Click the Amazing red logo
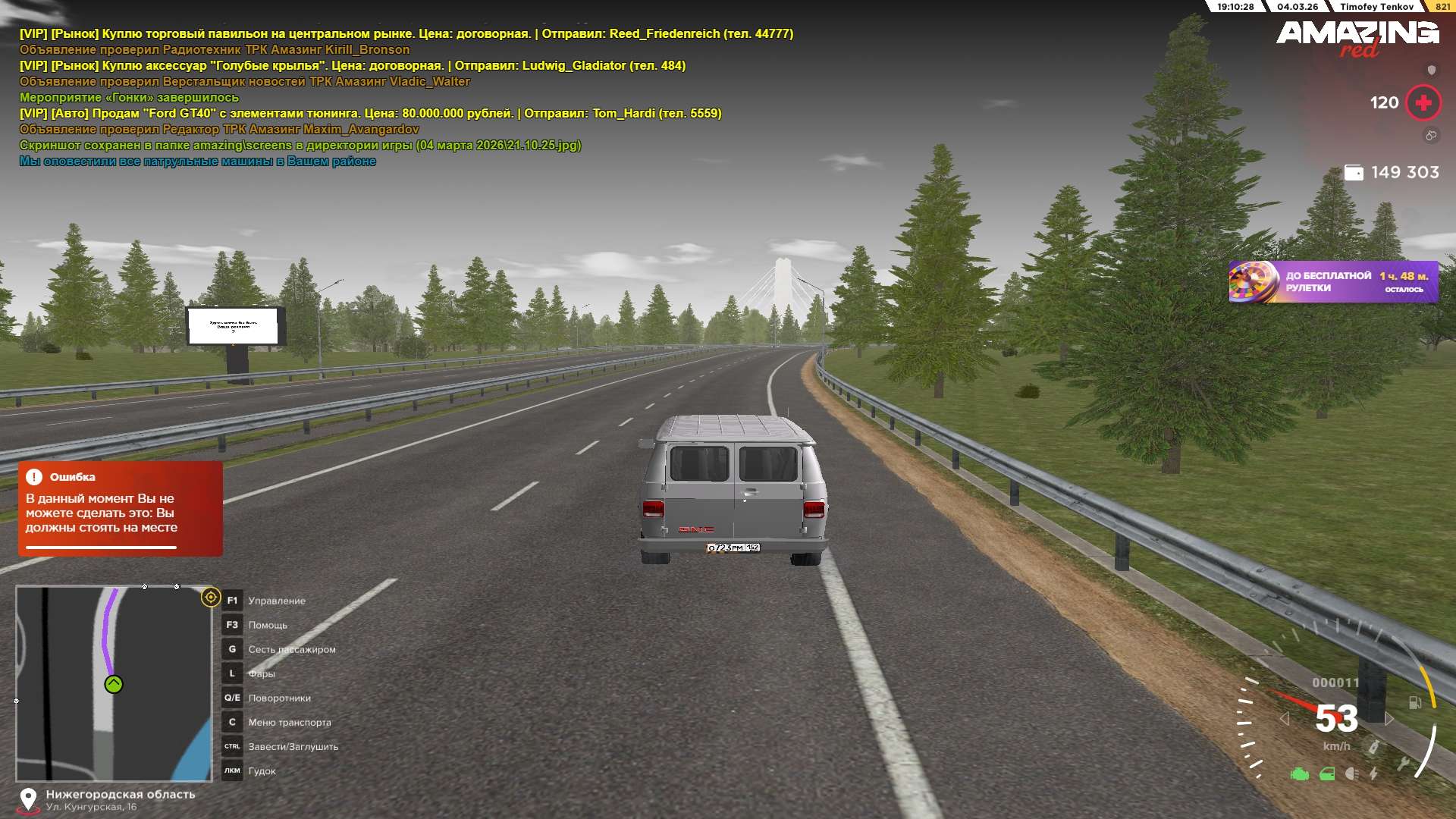The height and width of the screenshot is (819, 1456). pyautogui.click(x=1357, y=38)
